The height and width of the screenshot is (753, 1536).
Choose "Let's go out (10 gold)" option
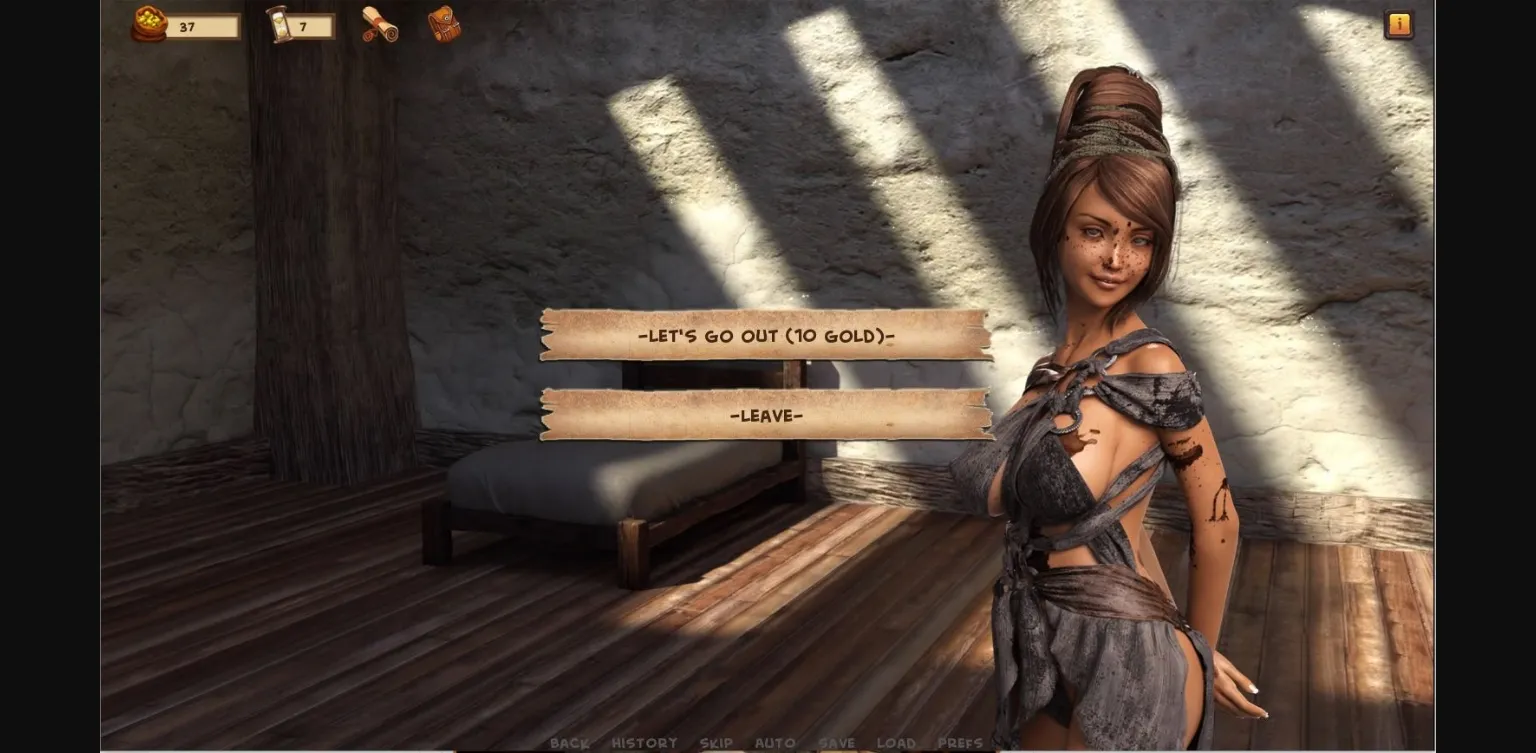click(766, 335)
